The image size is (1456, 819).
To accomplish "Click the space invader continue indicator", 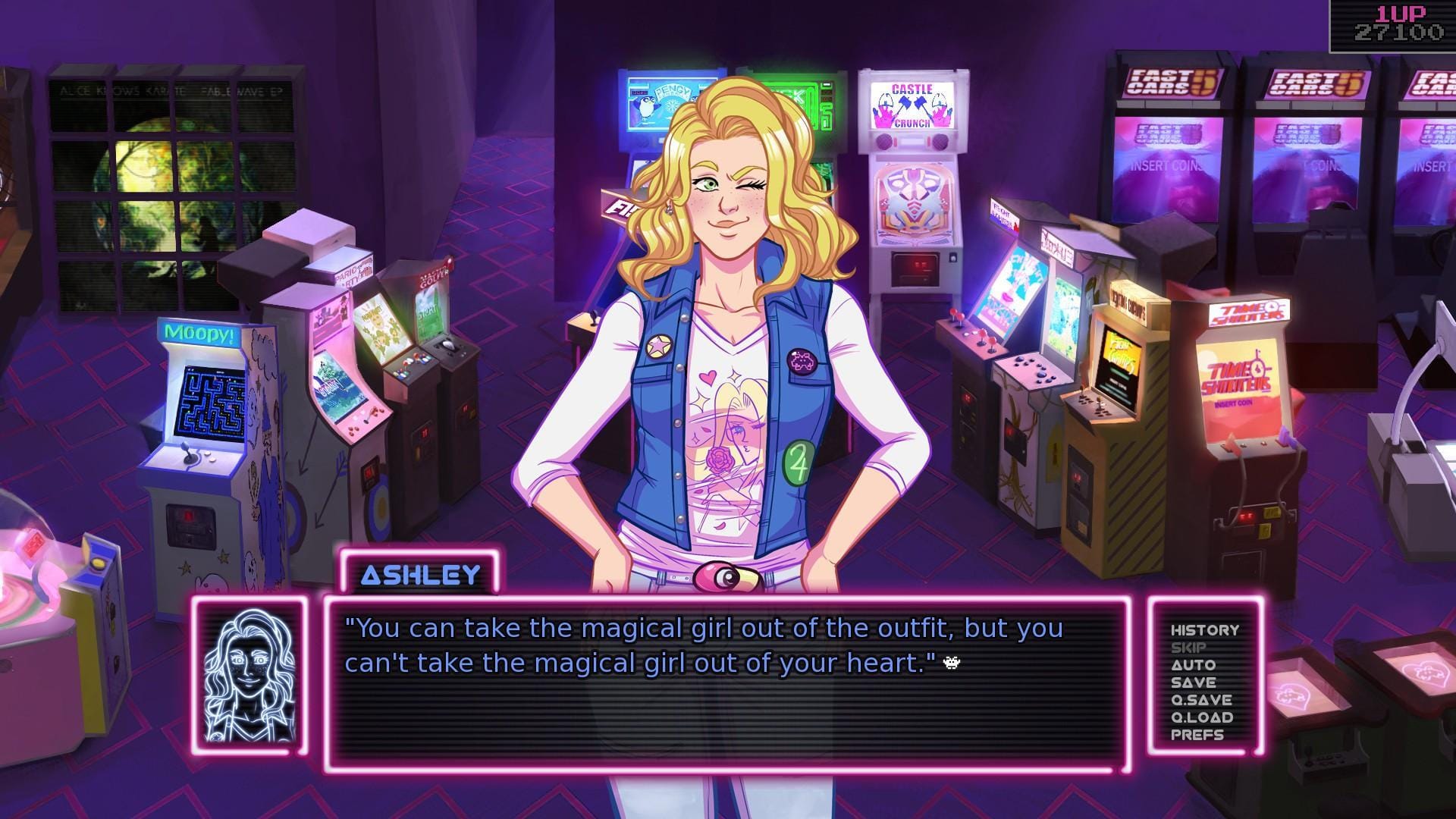I will (x=951, y=663).
